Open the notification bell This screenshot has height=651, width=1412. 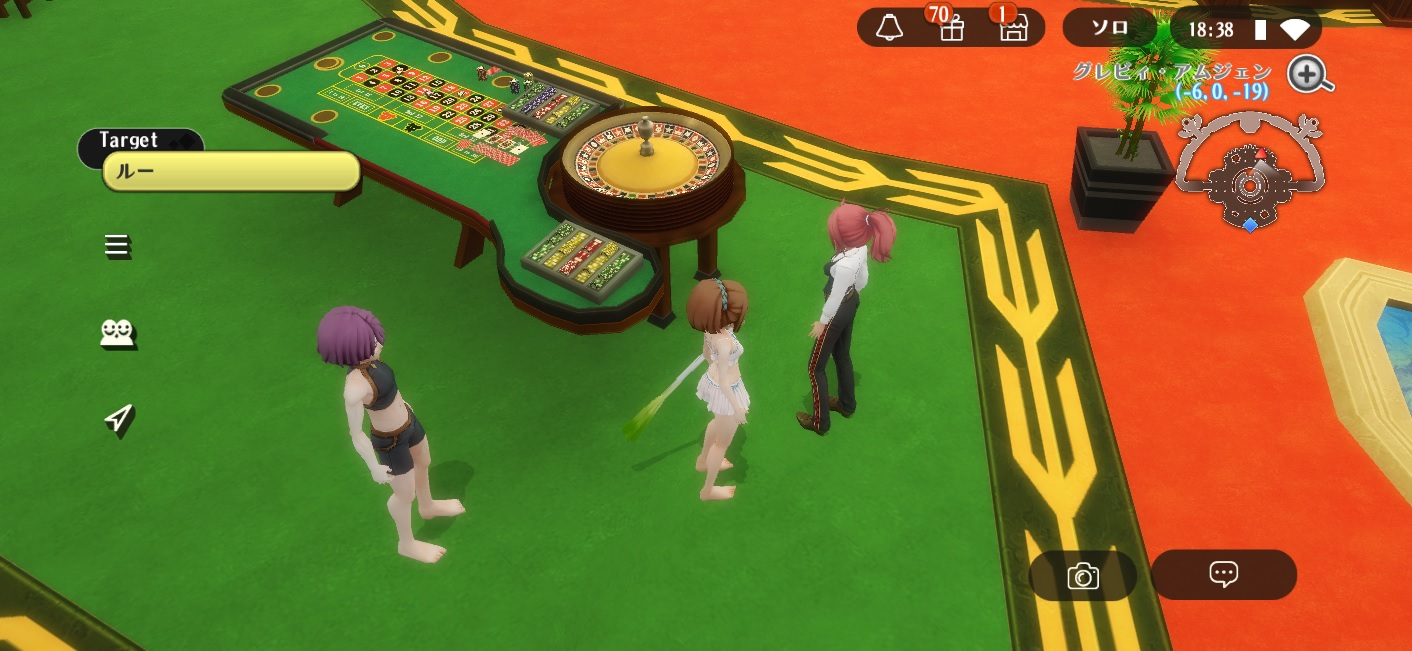point(889,29)
